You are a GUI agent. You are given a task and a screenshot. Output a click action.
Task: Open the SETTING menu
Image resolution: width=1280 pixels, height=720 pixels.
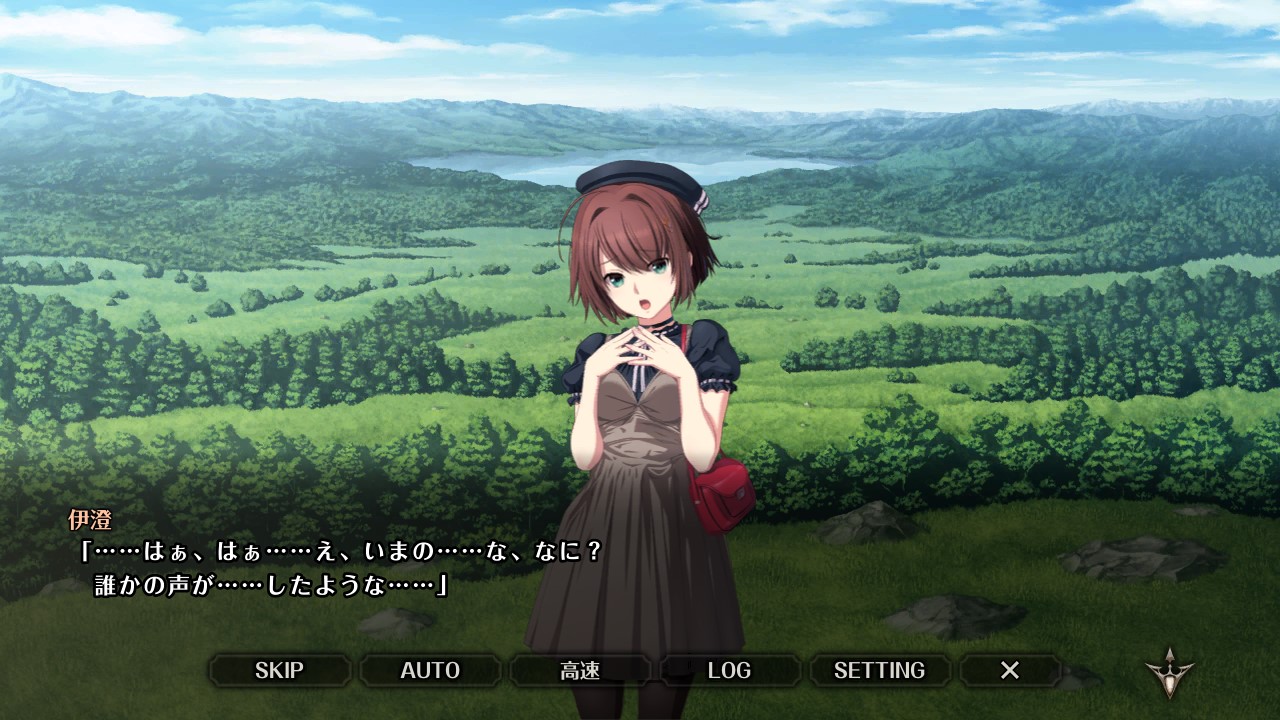tap(879, 670)
